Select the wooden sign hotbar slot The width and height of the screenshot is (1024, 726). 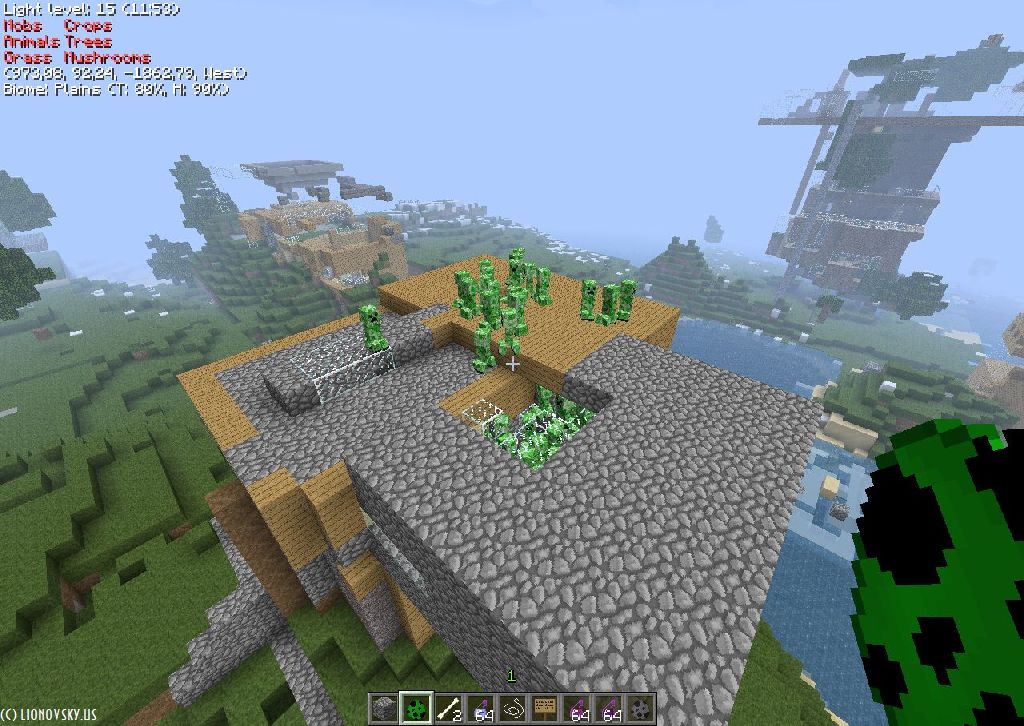pos(545,708)
